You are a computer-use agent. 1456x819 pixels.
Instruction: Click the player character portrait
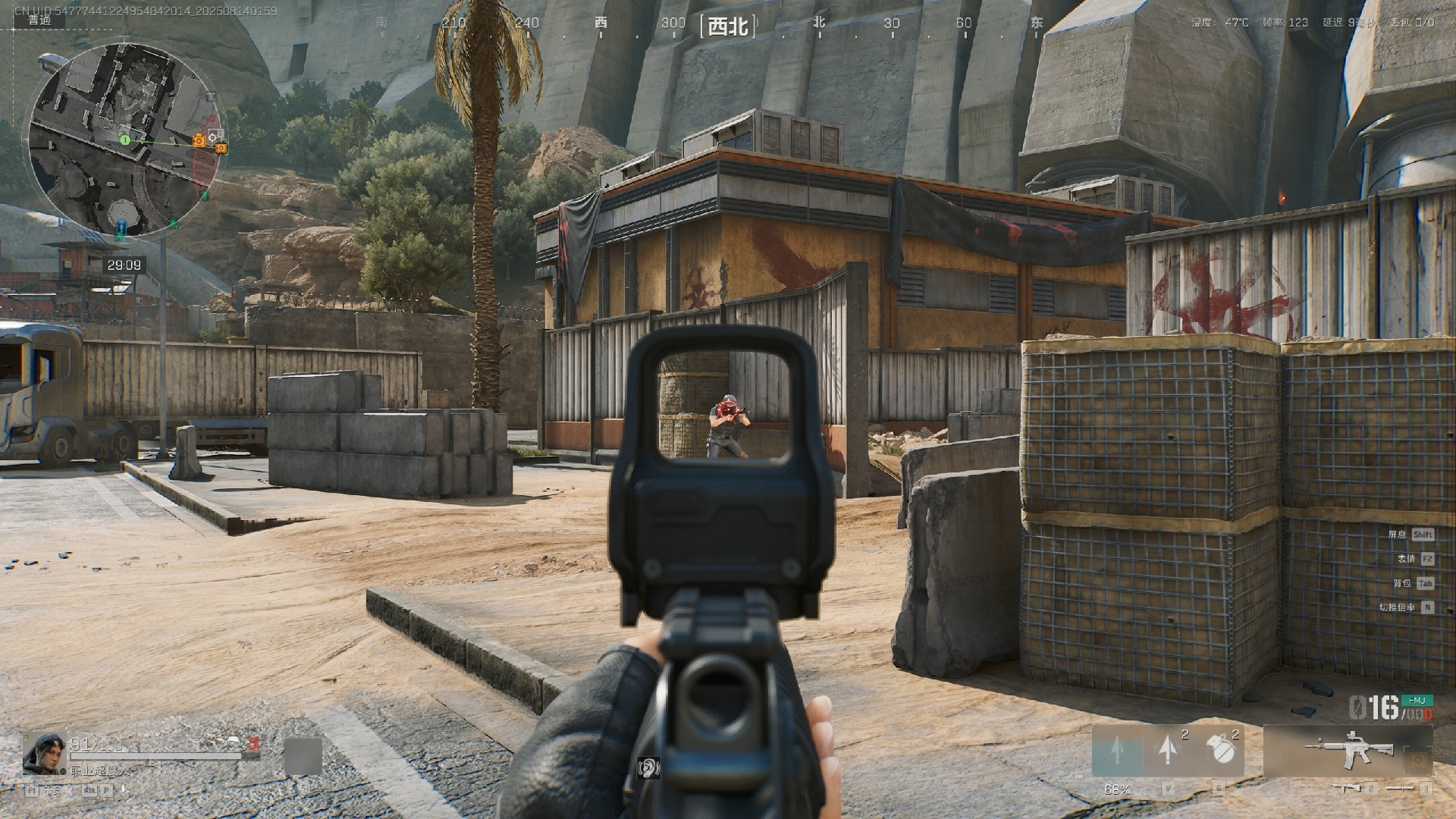(x=43, y=752)
